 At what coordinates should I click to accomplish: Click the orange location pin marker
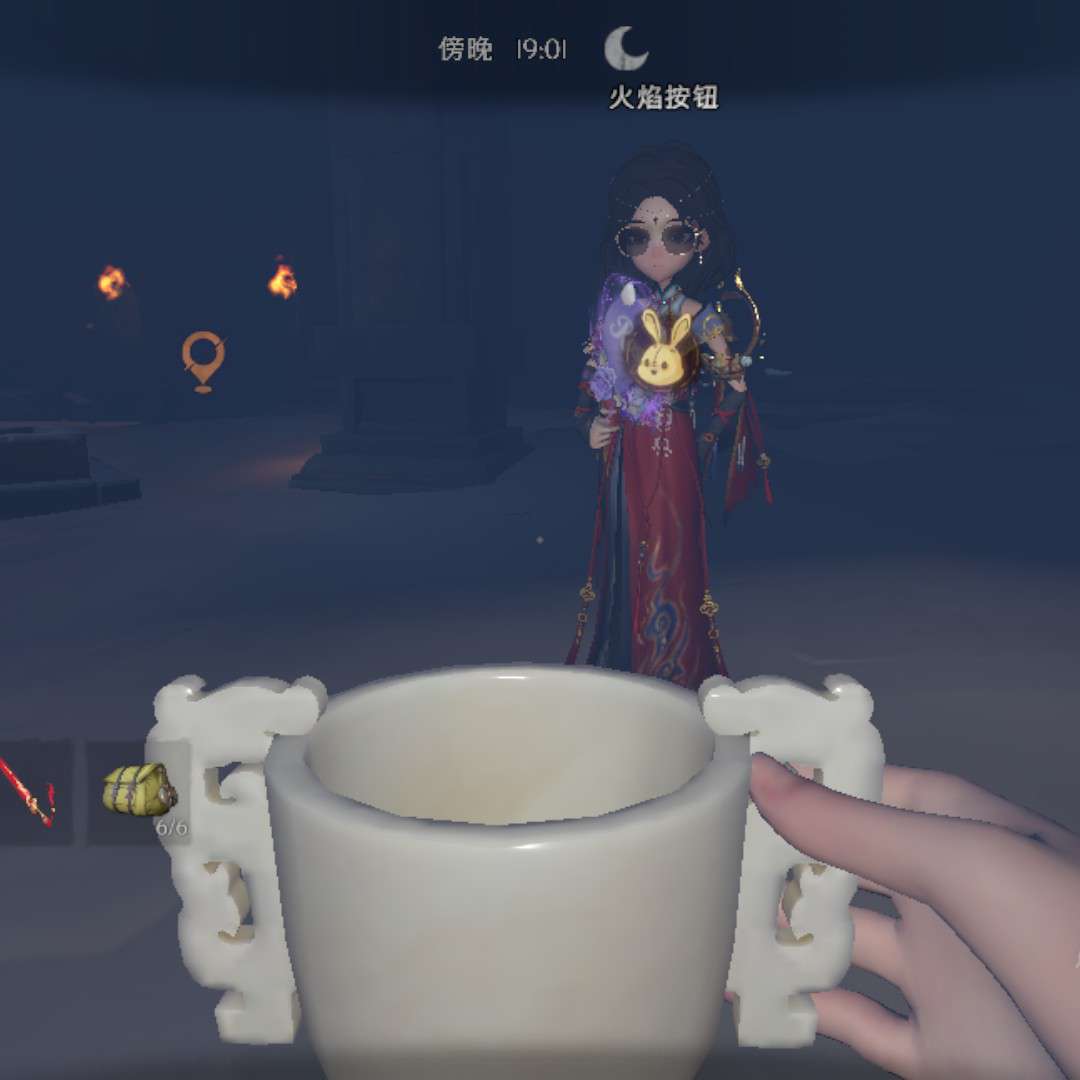tap(203, 360)
